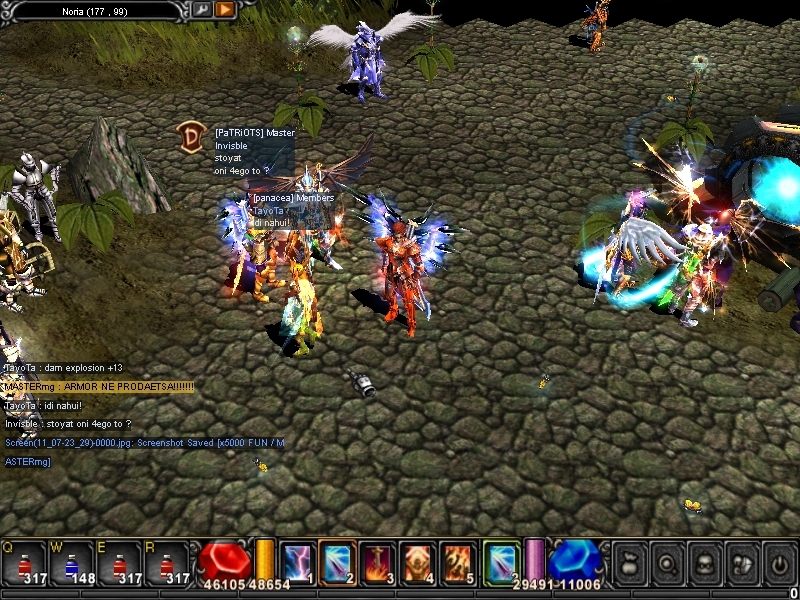This screenshot has width=800, height=600.
Task: Click the orange play arrow button
Action: click(x=225, y=10)
